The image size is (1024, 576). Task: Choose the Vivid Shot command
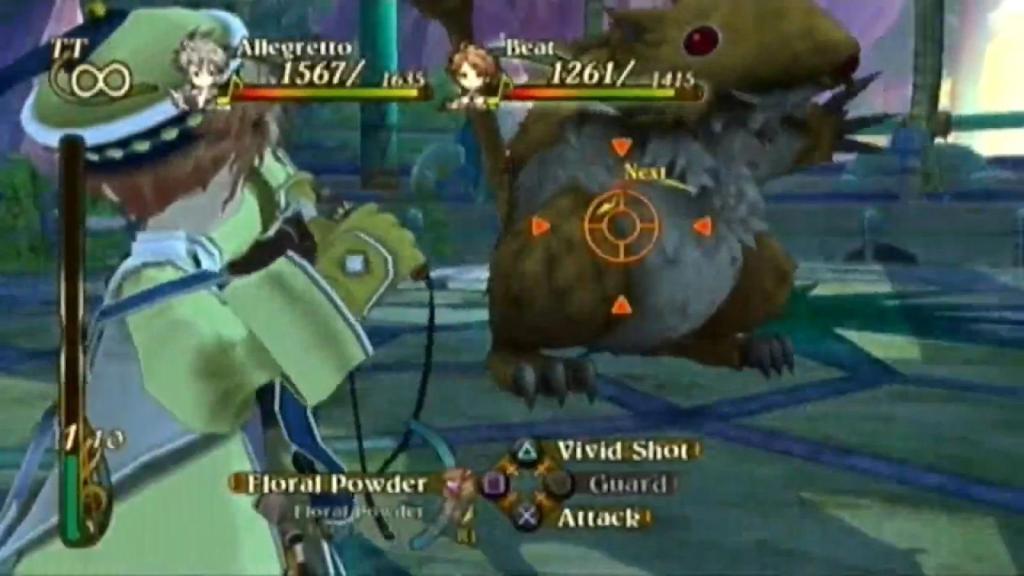(621, 451)
